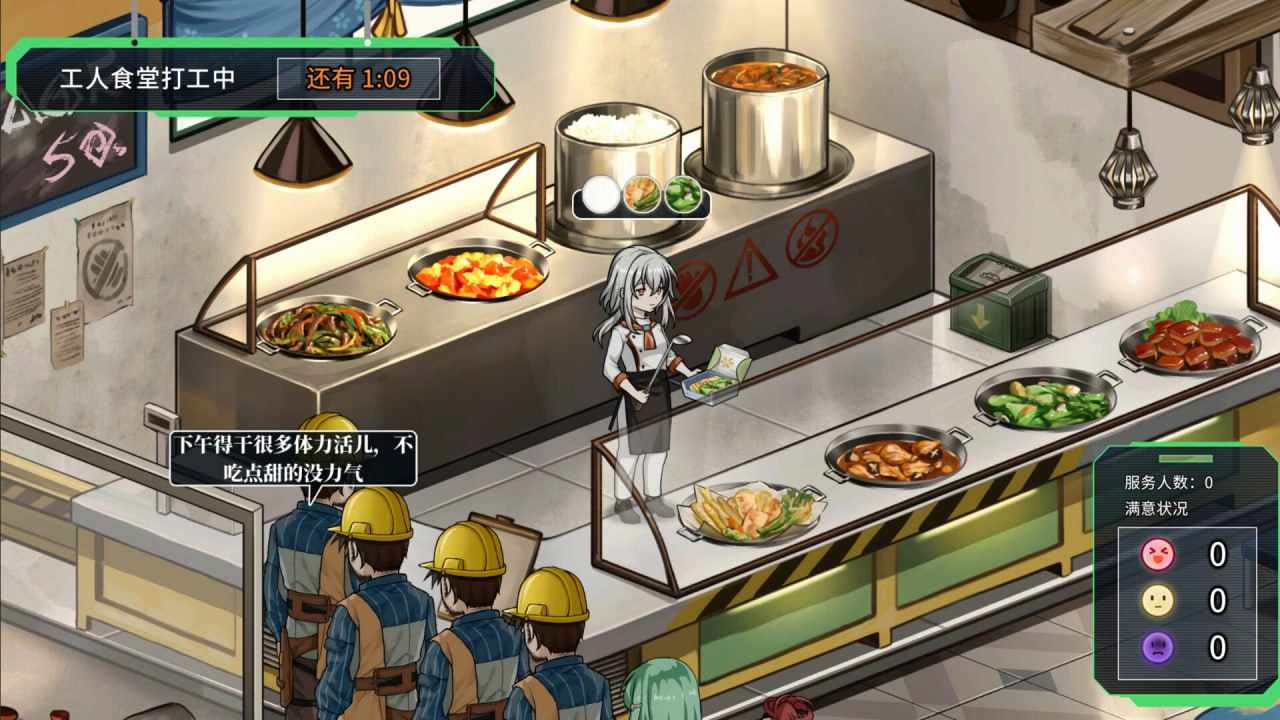
Task: Serve the green pepper stir-fry pan
Action: pos(325,330)
